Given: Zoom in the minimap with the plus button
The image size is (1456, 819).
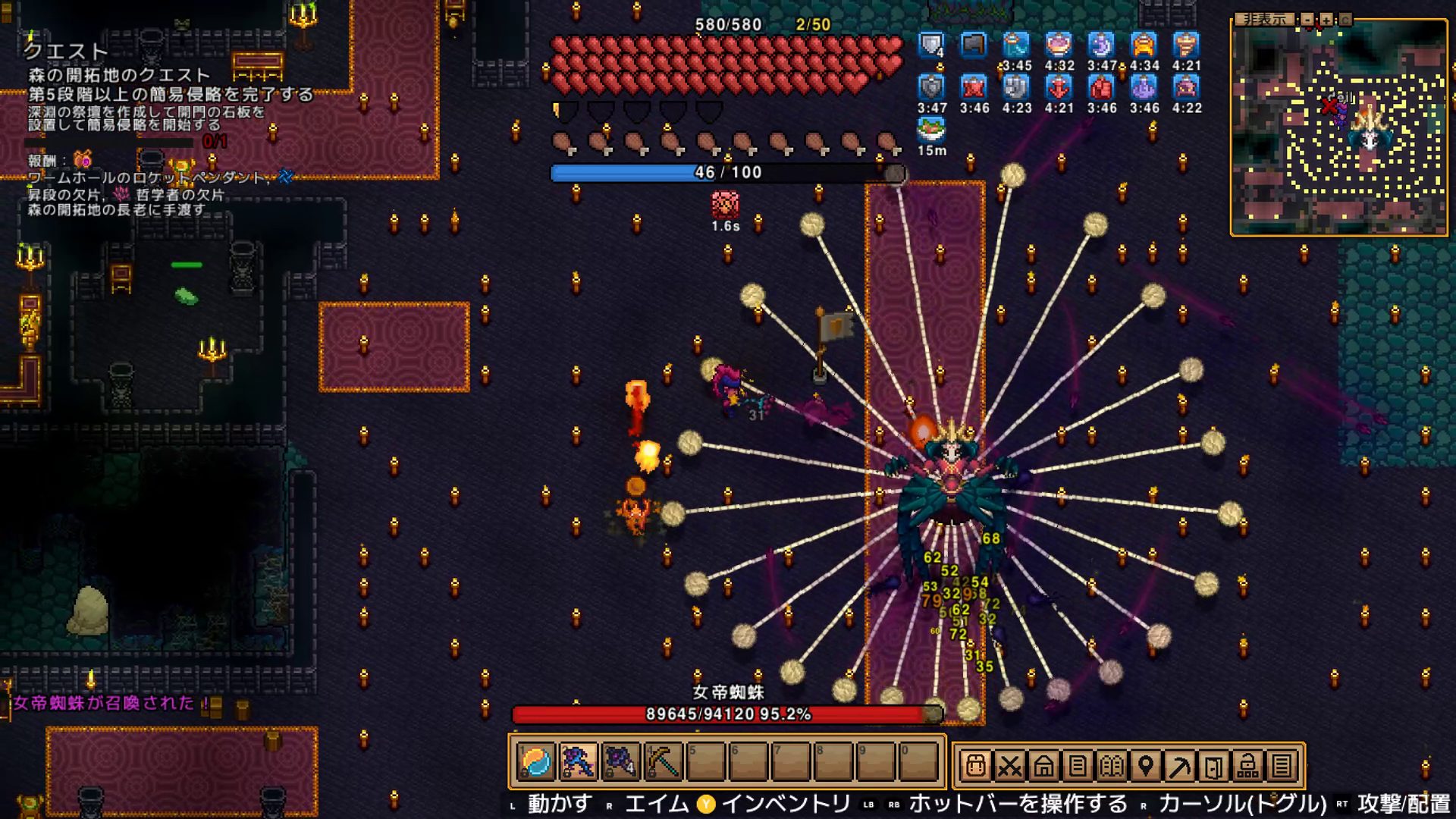Looking at the screenshot, I should (x=1326, y=19).
